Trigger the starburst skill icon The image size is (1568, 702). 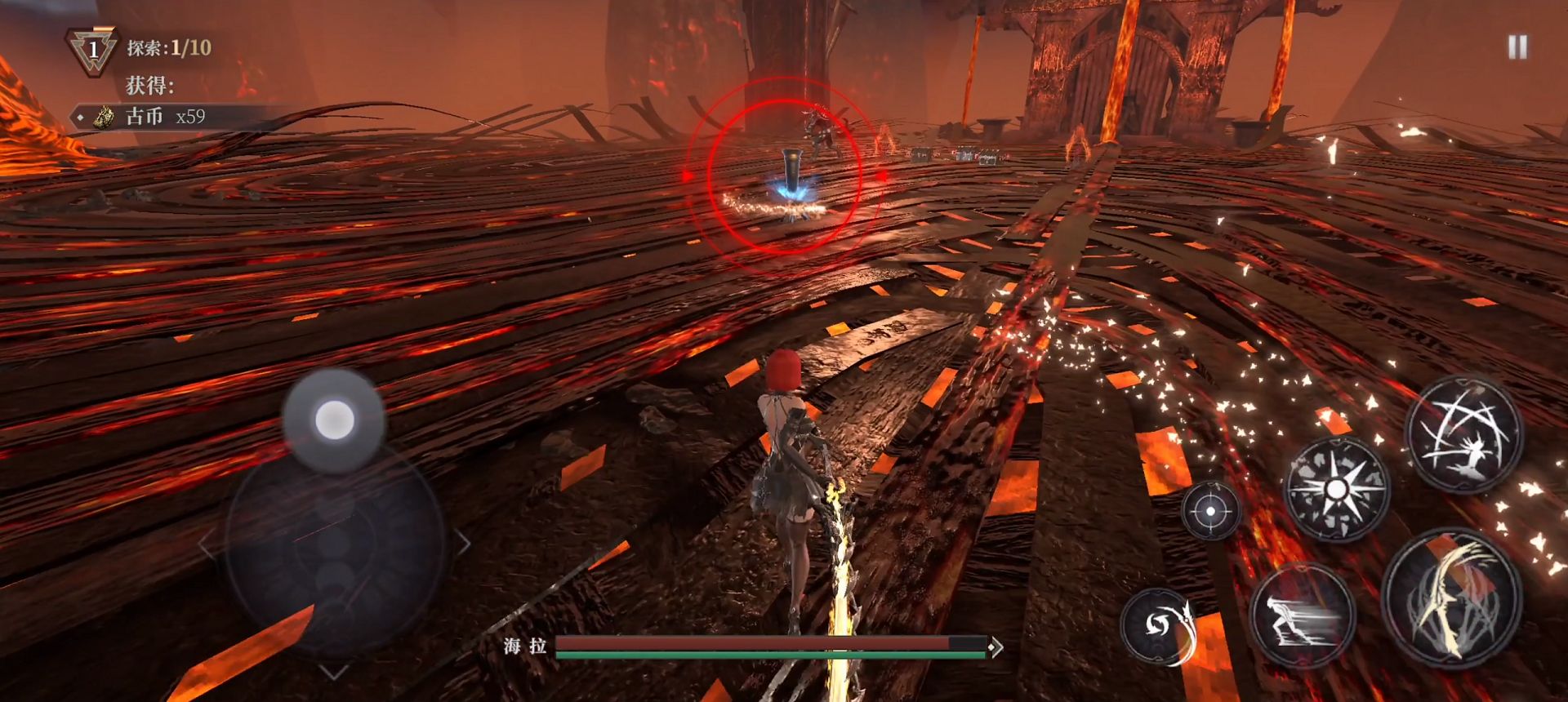tap(1336, 489)
